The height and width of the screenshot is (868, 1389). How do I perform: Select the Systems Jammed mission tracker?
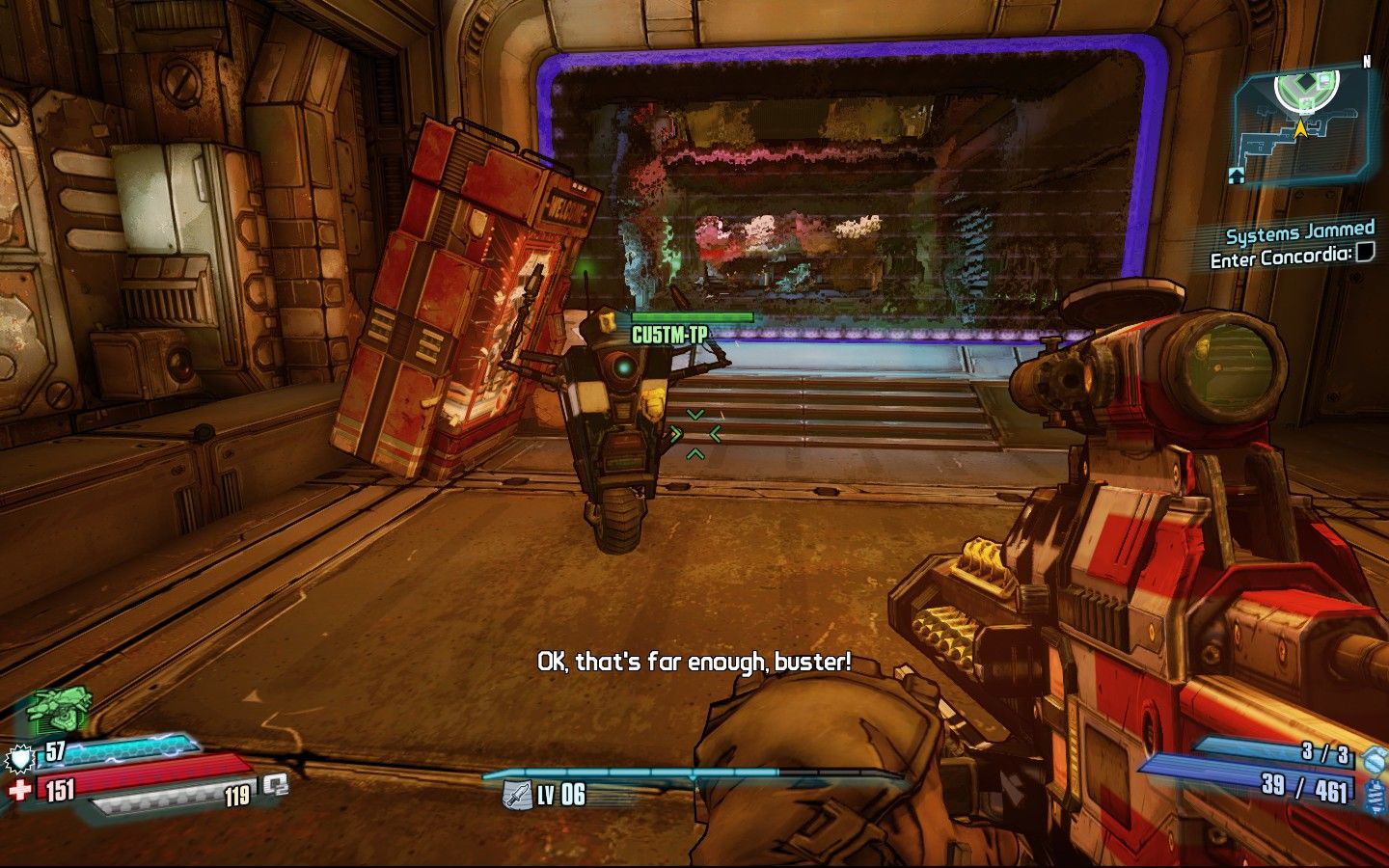(x=1299, y=232)
